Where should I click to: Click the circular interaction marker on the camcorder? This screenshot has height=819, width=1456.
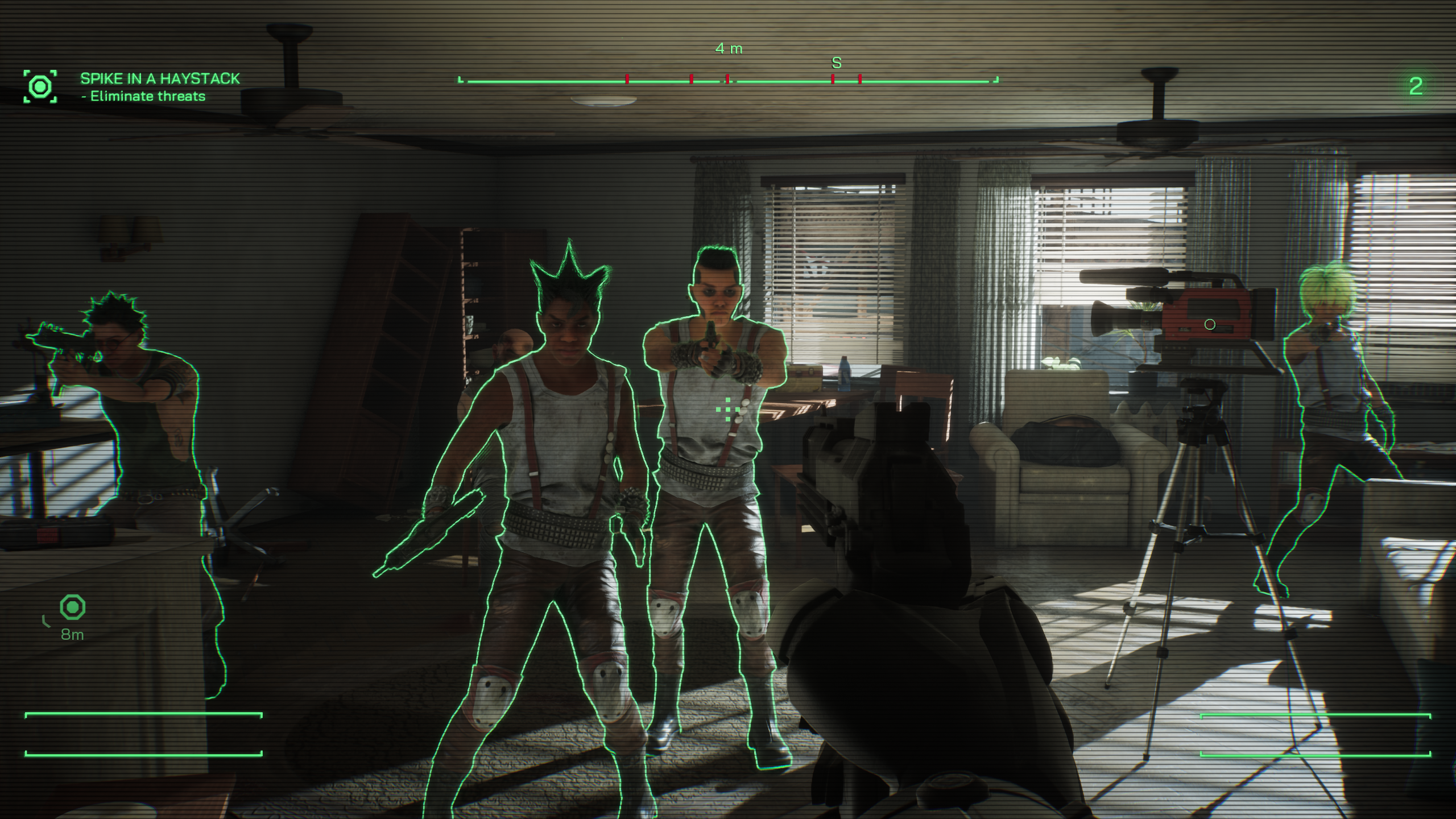(x=1210, y=324)
